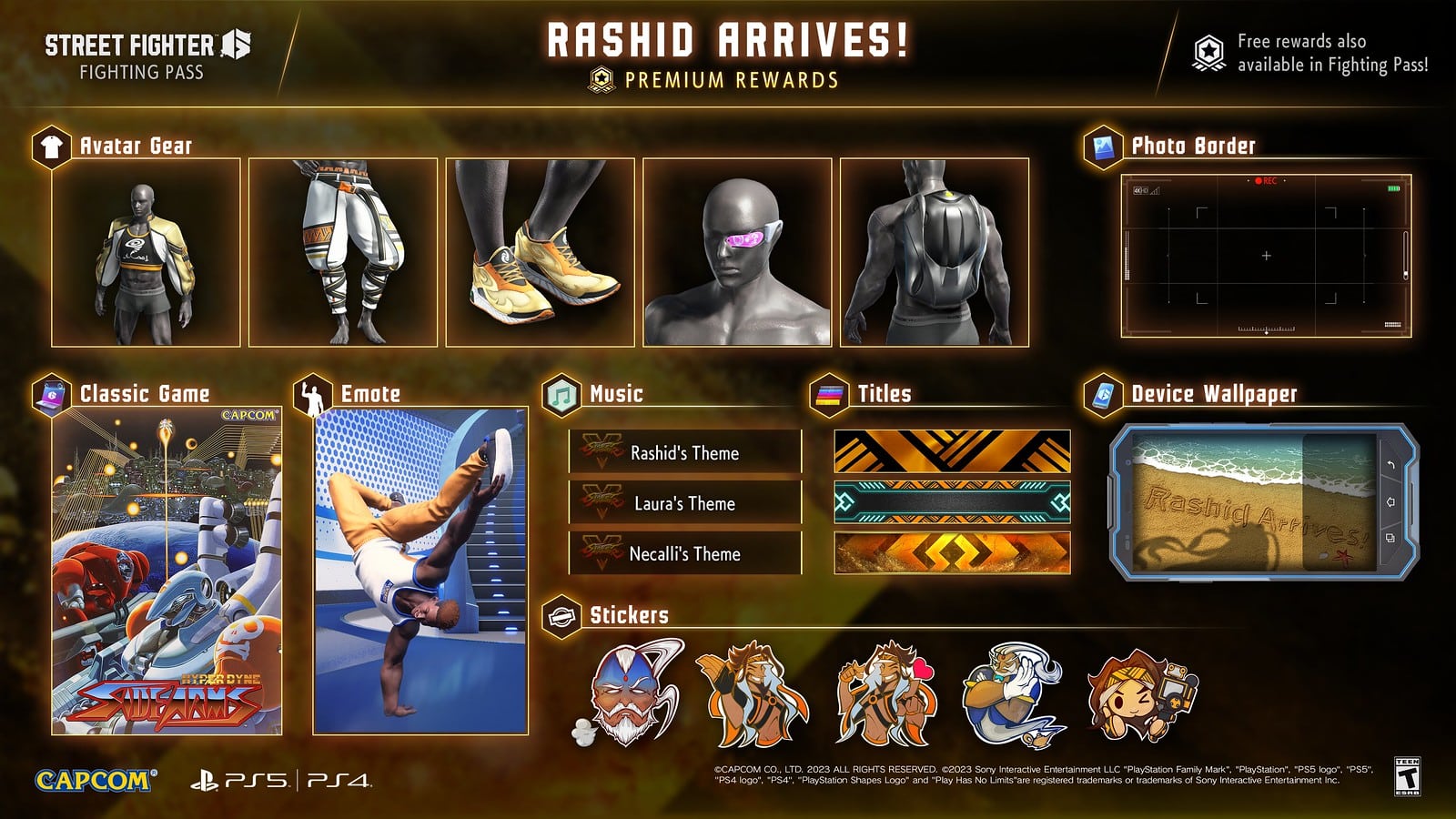View the handstand emote reward
This screenshot has height=819, width=1456.
coord(420,571)
